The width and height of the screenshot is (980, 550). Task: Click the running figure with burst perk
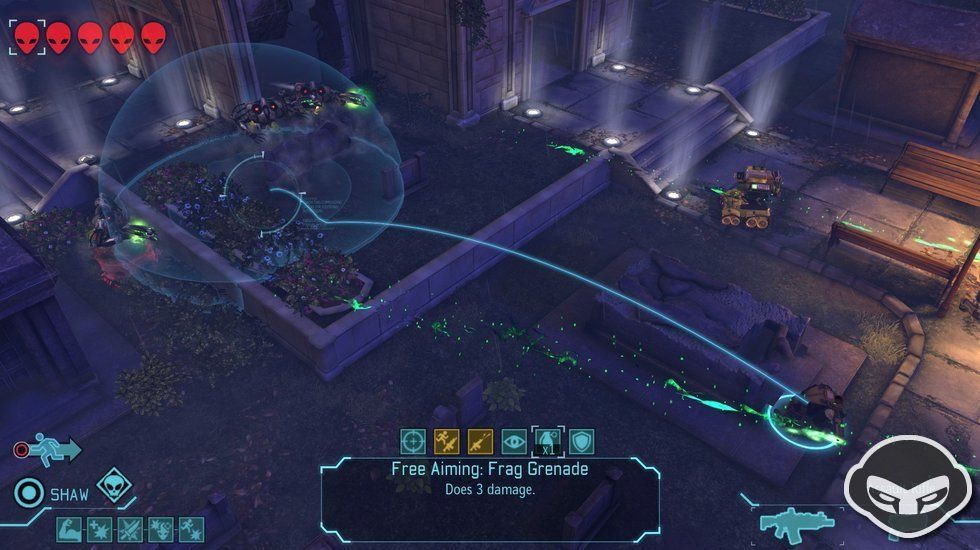point(190,528)
